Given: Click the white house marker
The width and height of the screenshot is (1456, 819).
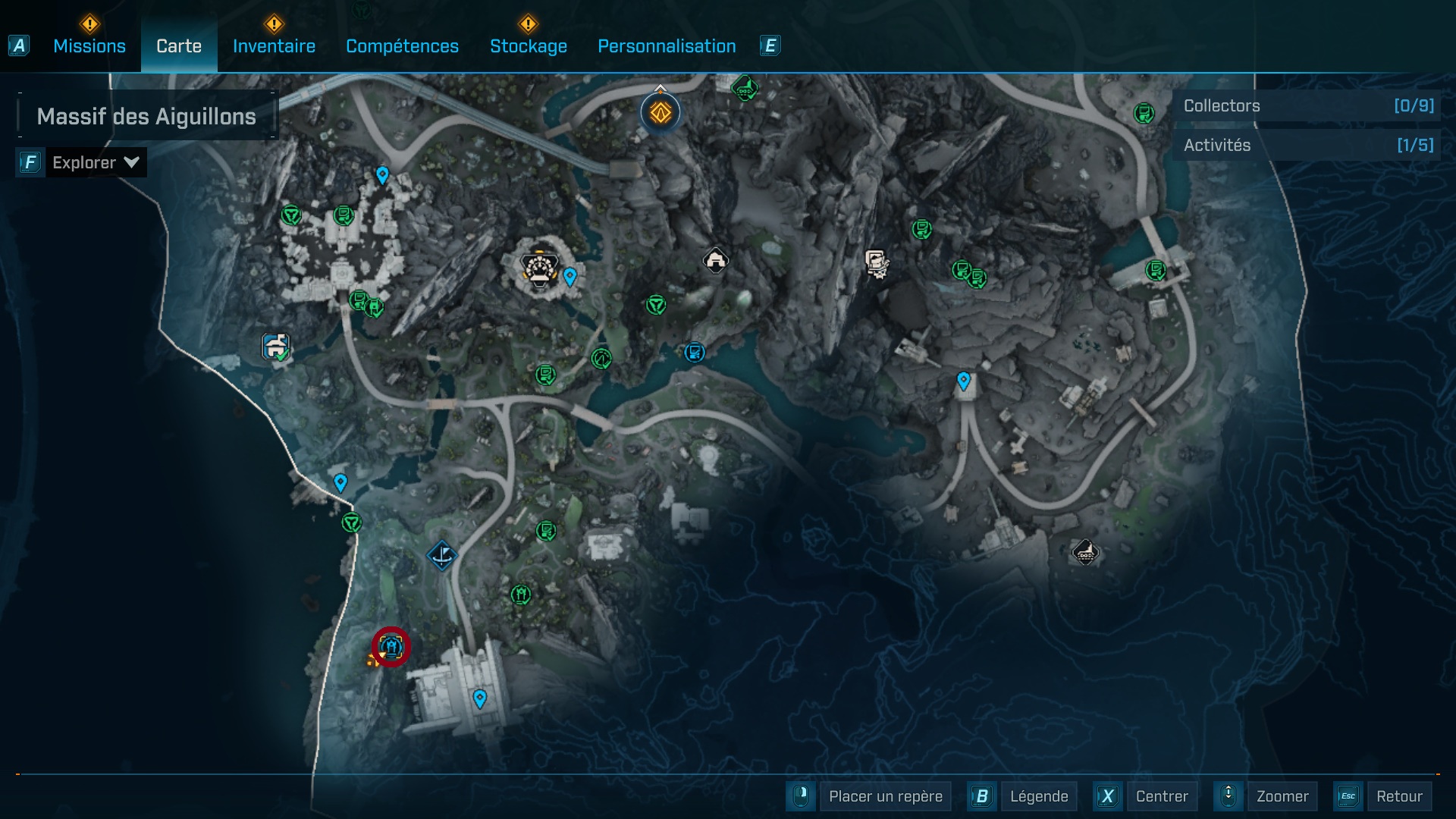Looking at the screenshot, I should pos(715,260).
